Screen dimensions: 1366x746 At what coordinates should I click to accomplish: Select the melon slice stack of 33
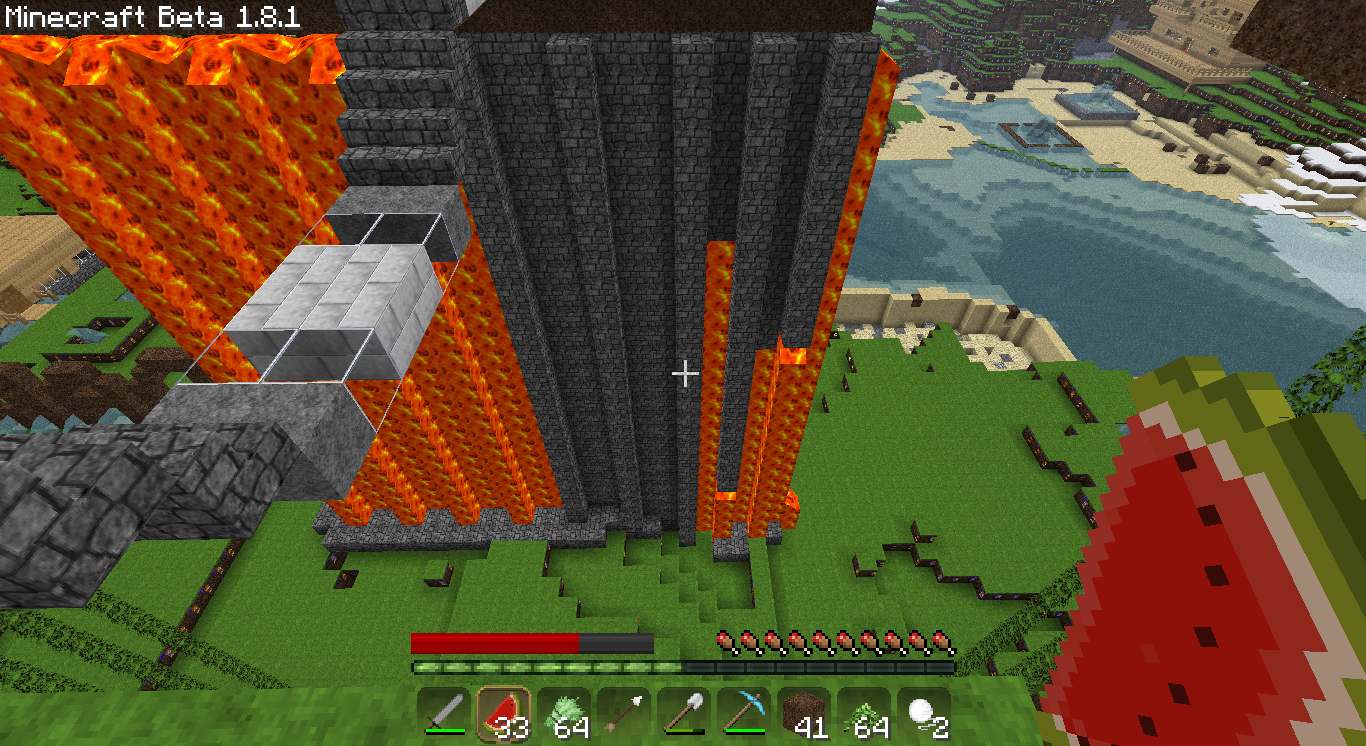pos(503,714)
